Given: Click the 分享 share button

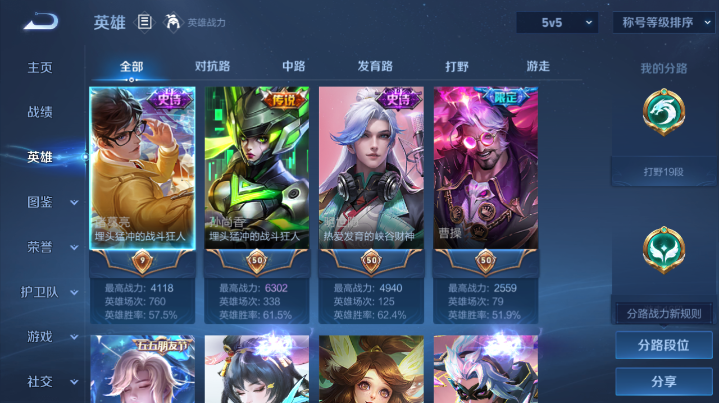Looking at the screenshot, I should pyautogui.click(x=663, y=381).
